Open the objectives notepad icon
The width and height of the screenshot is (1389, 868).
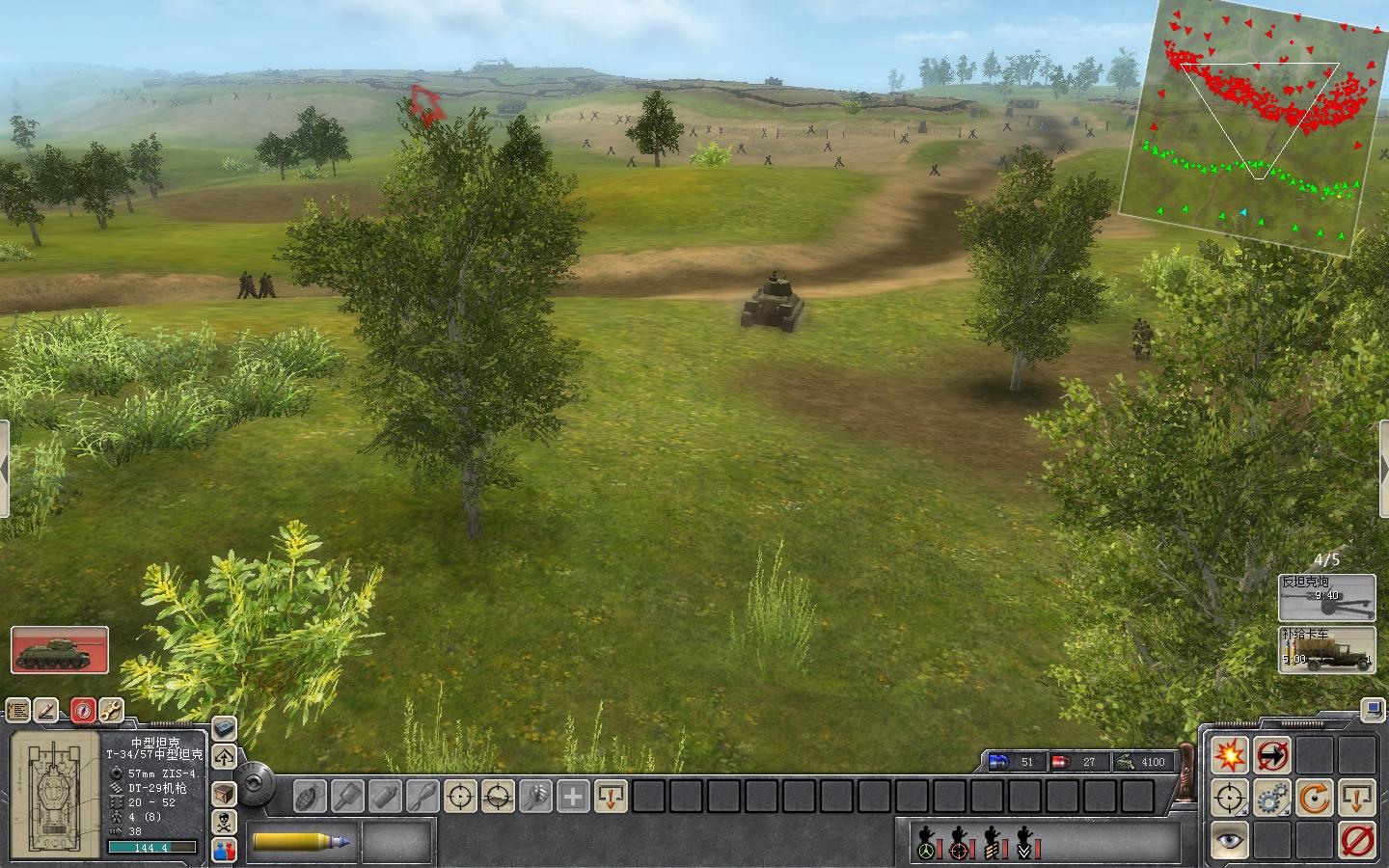pos(18,711)
